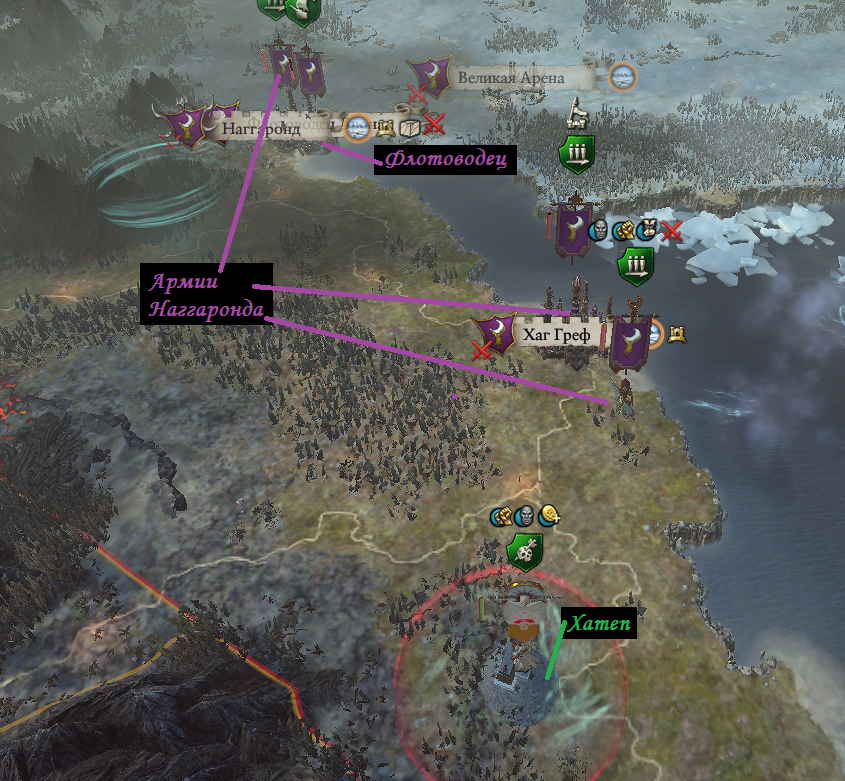Click the green skull shield marker above Хатеп
845x781 pixels.
524,552
